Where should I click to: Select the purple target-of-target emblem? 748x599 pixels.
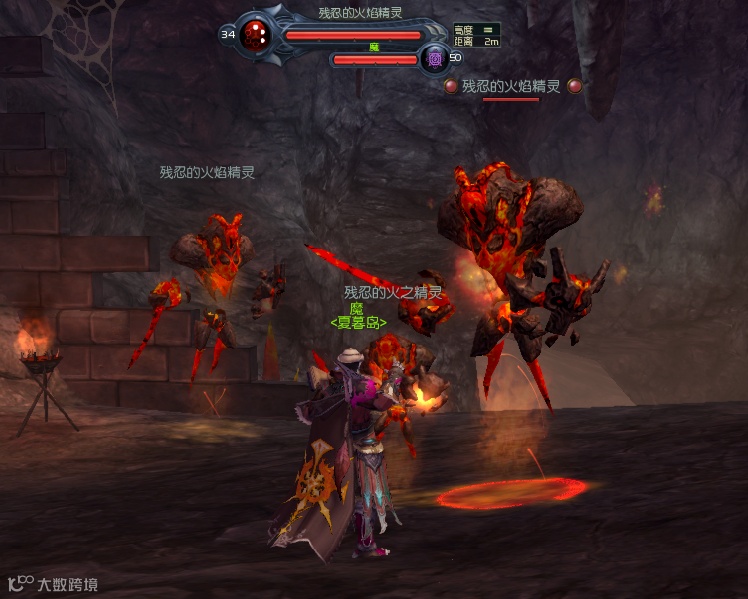434,60
